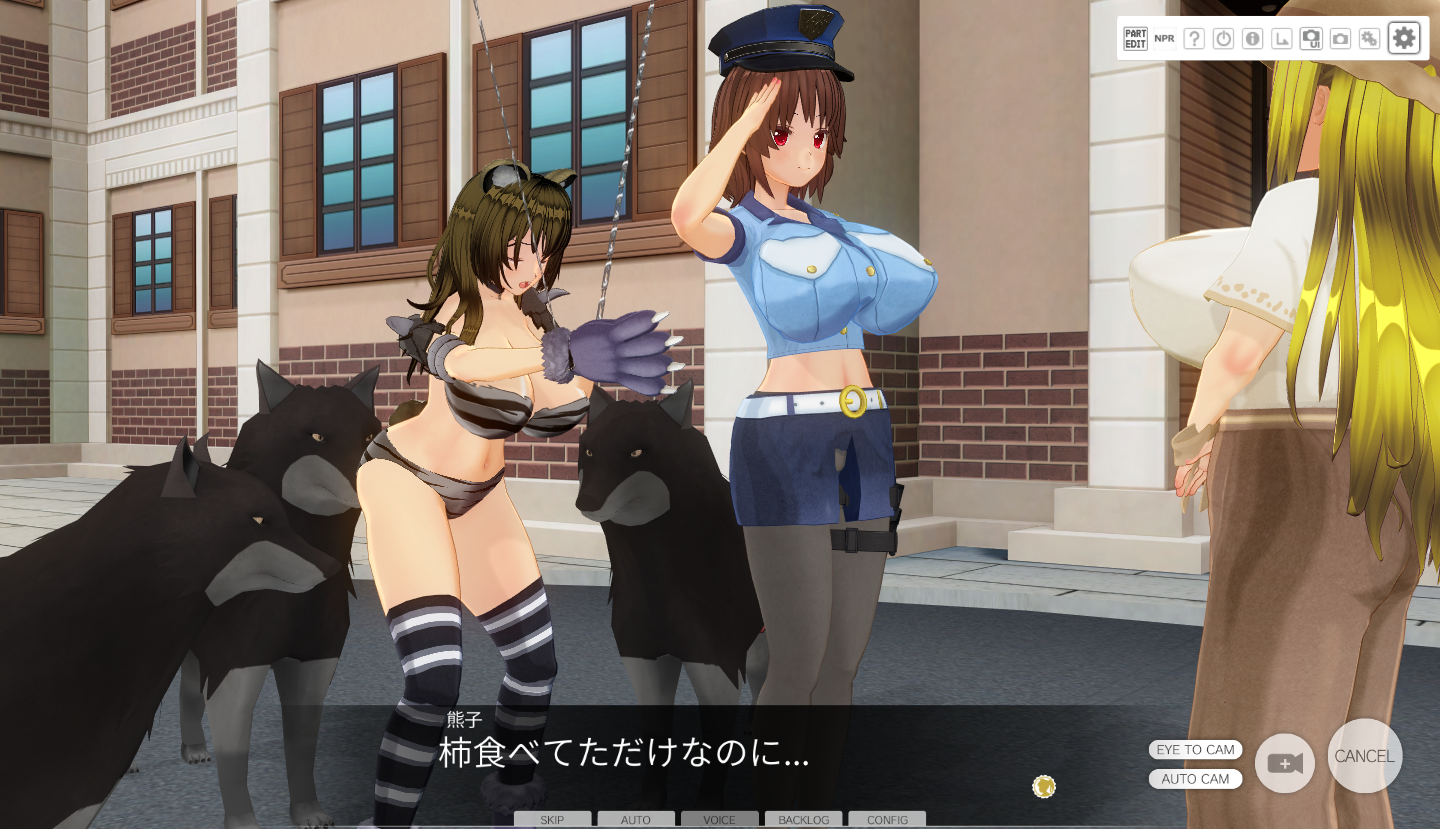Viewport: 1440px width, 829px height.
Task: Click the corner angle icon
Action: tap(1281, 38)
